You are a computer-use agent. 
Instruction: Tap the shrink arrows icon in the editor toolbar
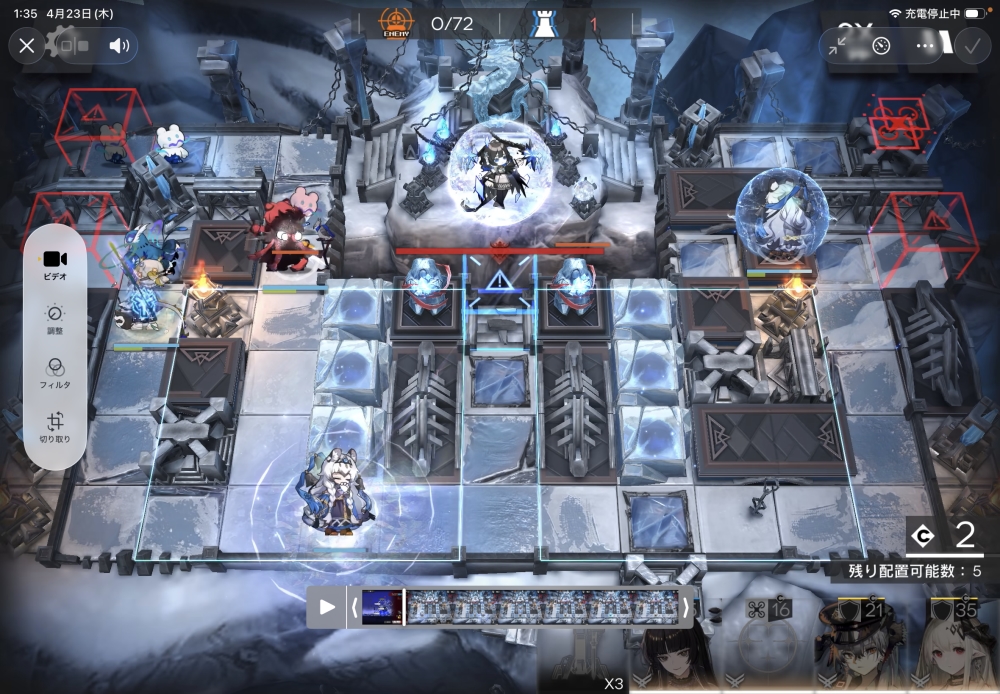click(840, 45)
